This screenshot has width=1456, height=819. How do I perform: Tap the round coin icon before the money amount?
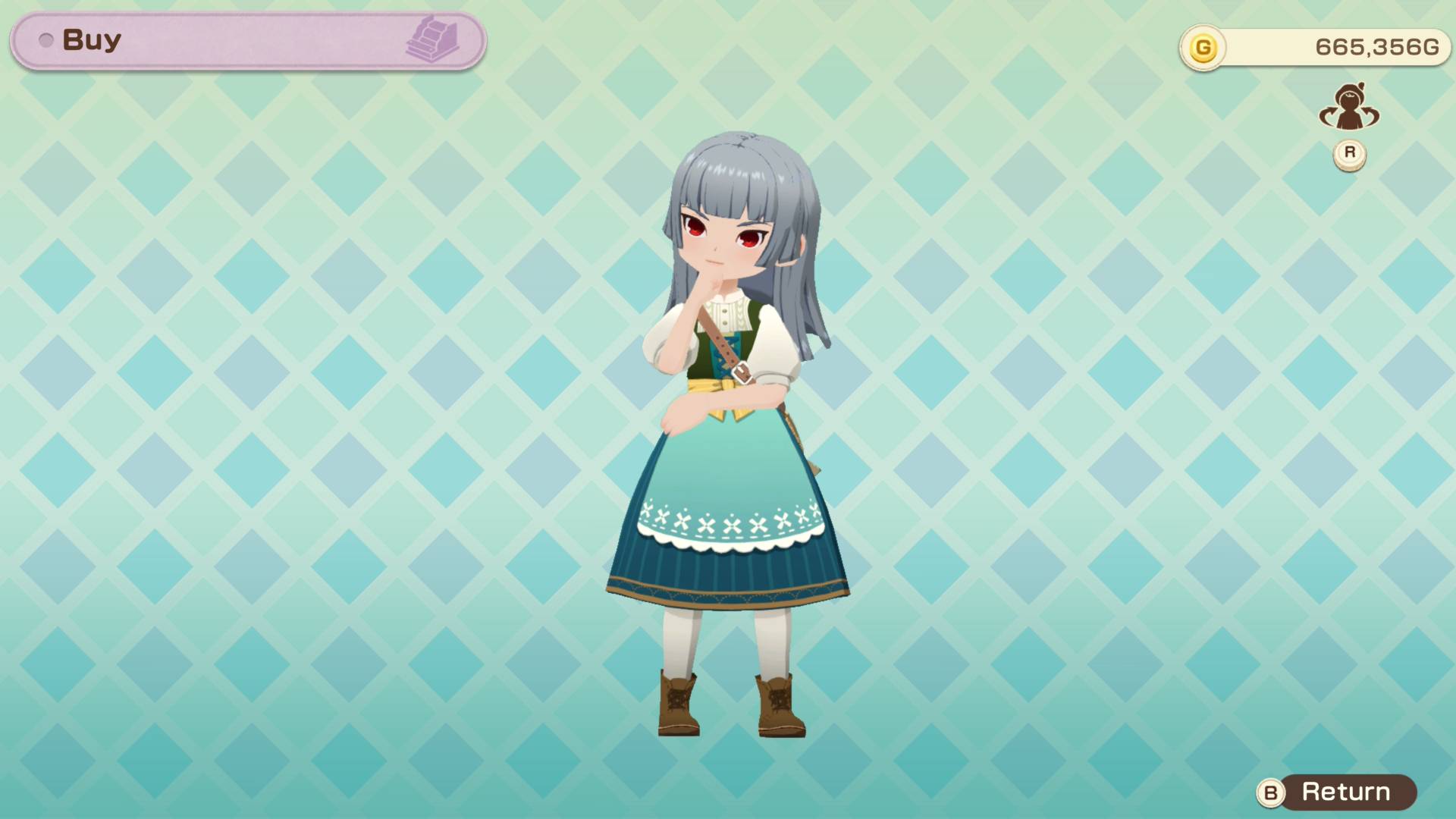pyautogui.click(x=1203, y=47)
